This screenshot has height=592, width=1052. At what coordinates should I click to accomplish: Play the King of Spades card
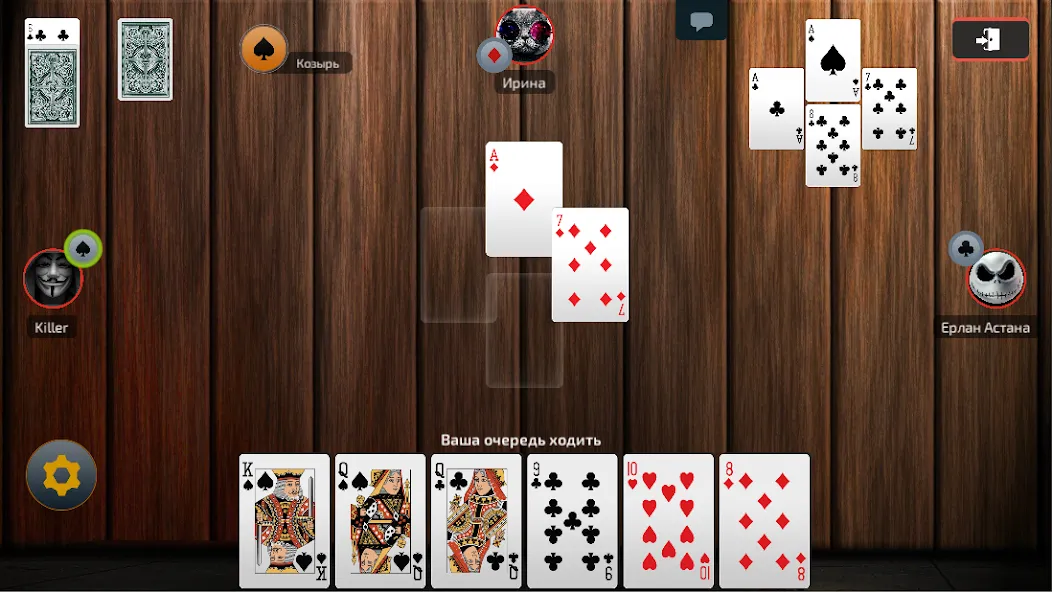click(x=284, y=520)
